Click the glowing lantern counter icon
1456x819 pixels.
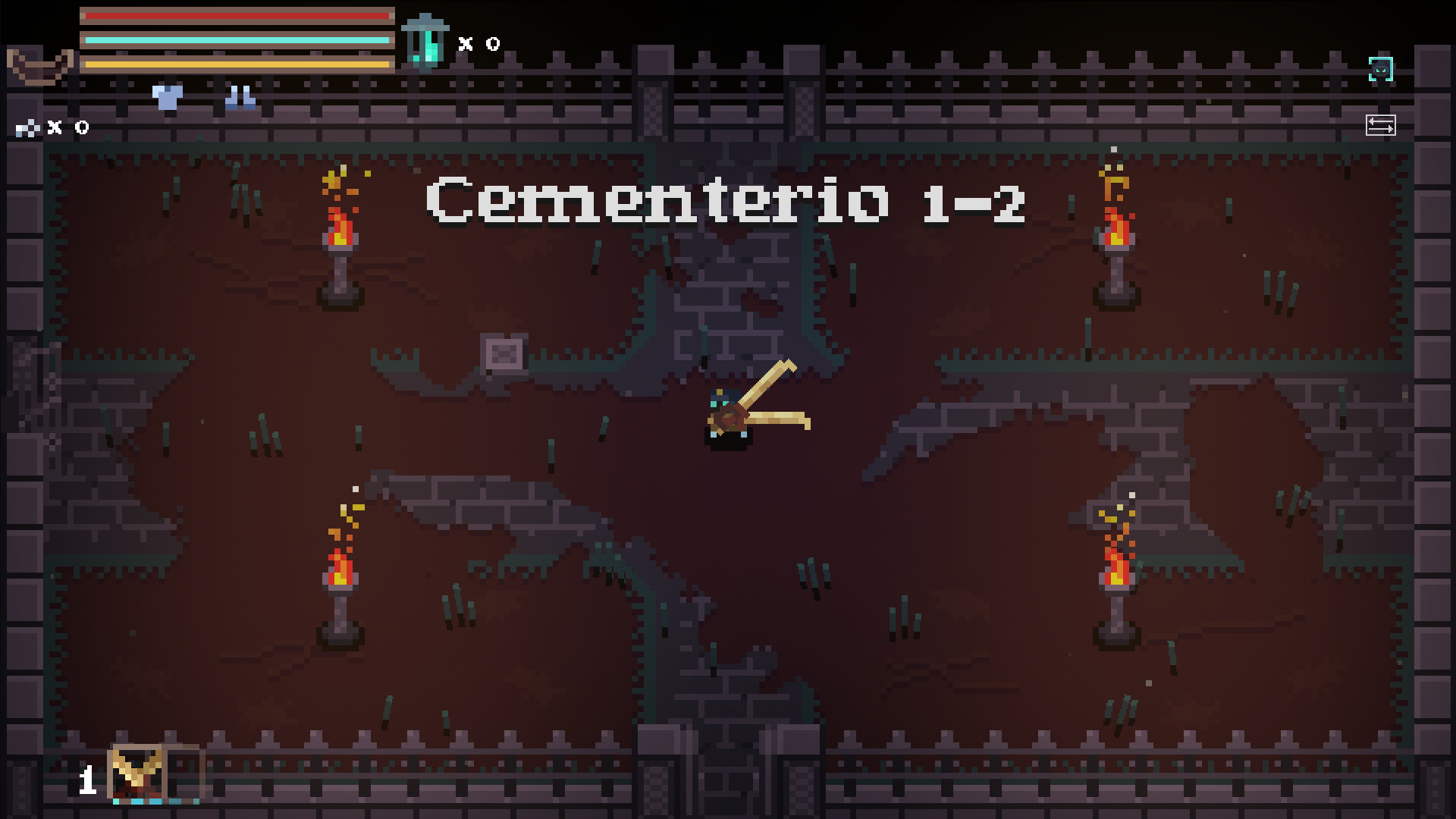pos(426,42)
